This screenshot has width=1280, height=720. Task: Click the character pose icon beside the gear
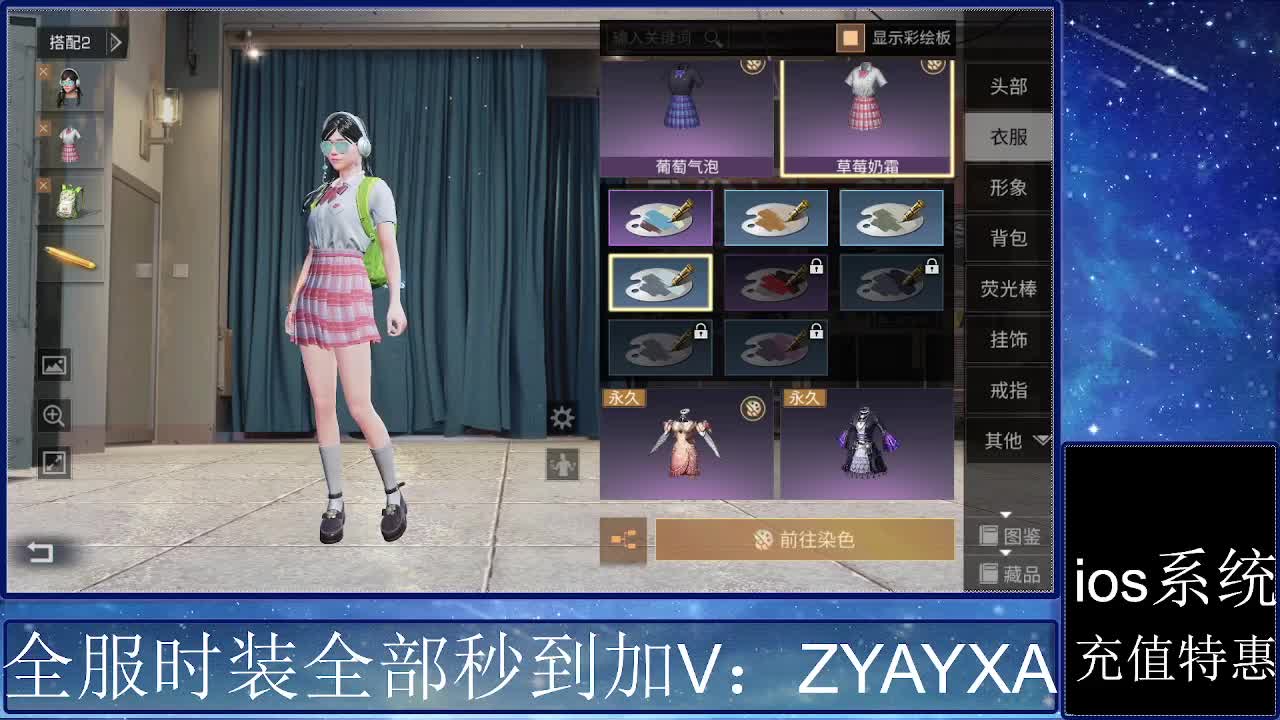[x=563, y=462]
